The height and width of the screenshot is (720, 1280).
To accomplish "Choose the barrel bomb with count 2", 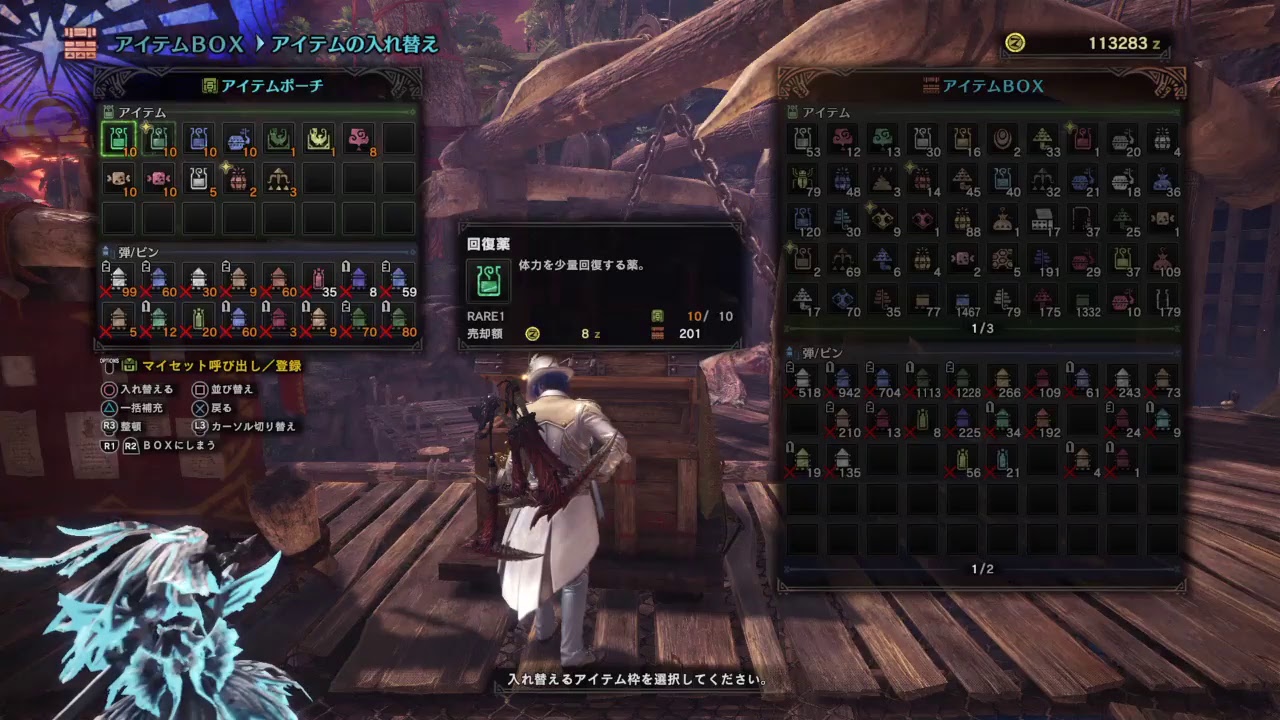I will coord(238,179).
